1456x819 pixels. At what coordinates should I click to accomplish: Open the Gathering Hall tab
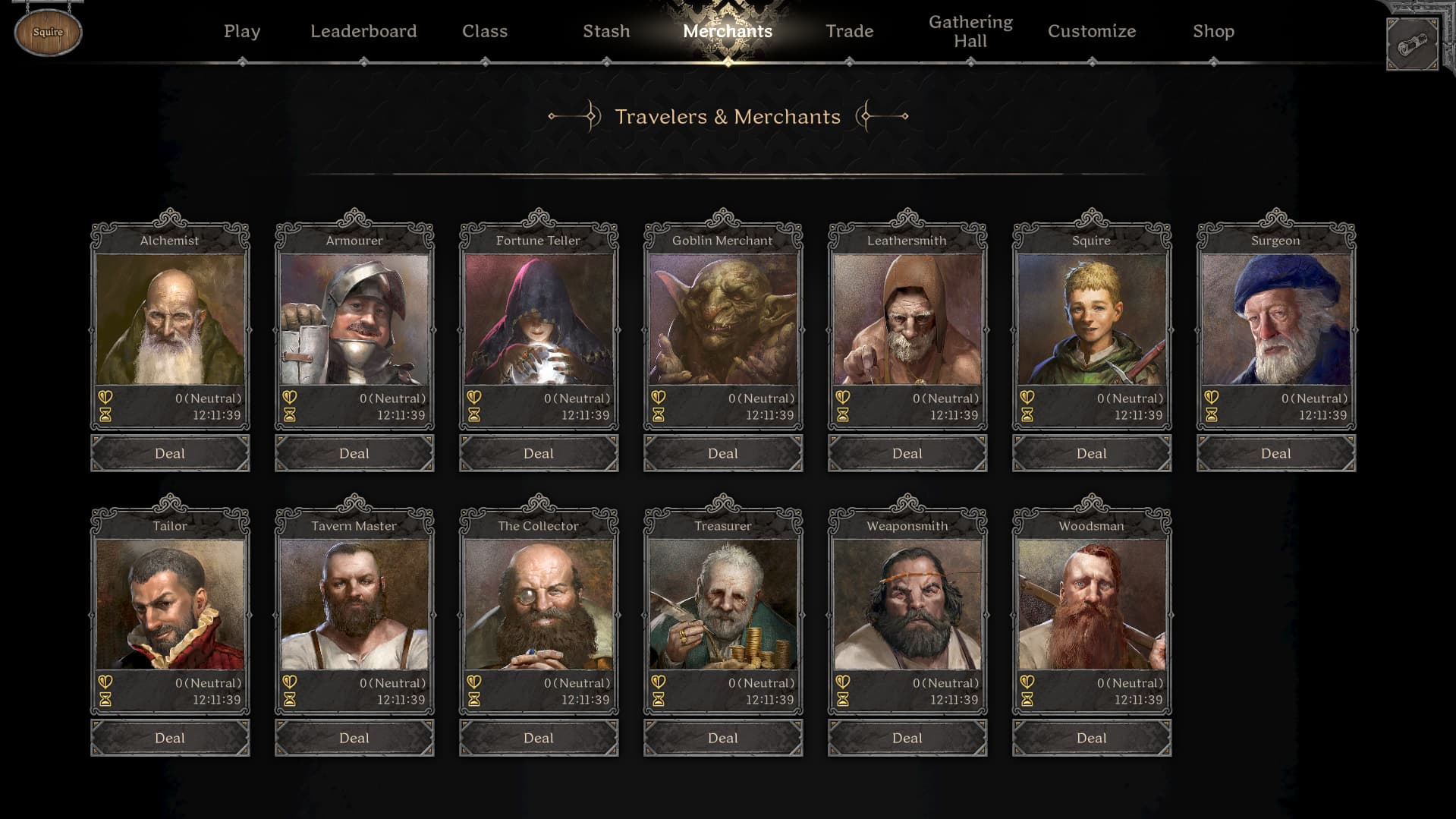click(970, 31)
